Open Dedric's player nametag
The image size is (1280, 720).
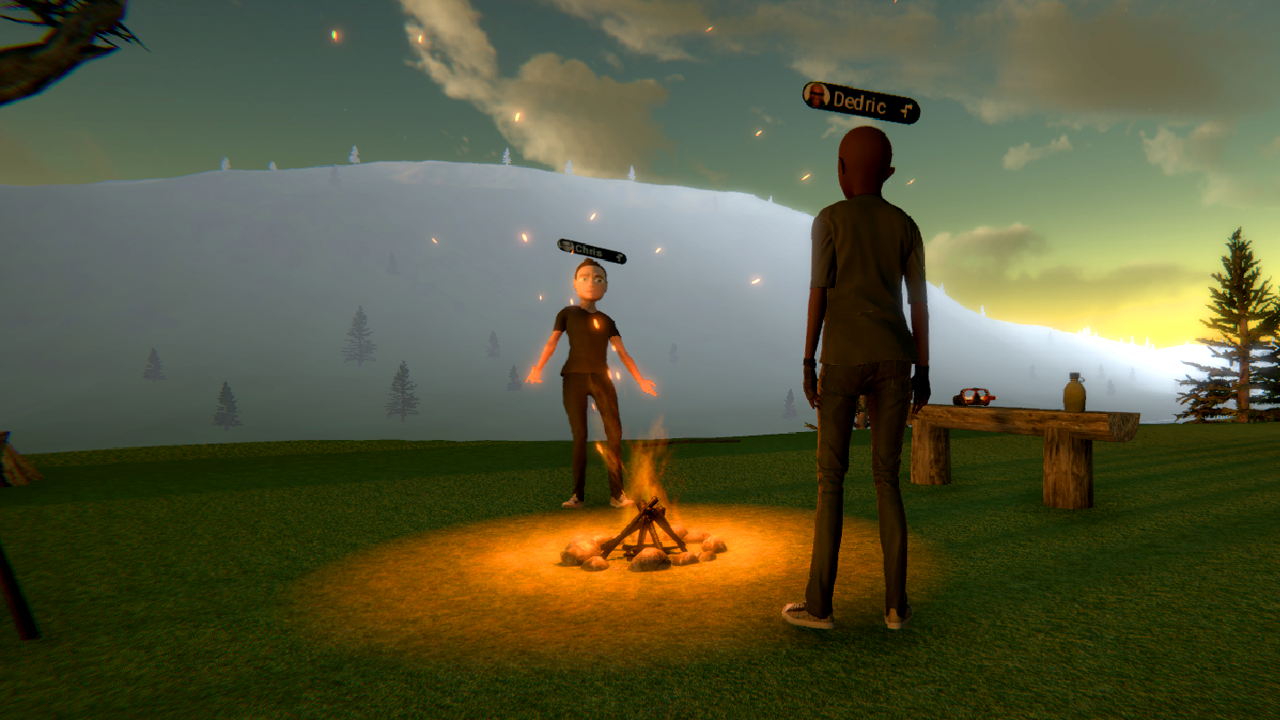pos(861,103)
